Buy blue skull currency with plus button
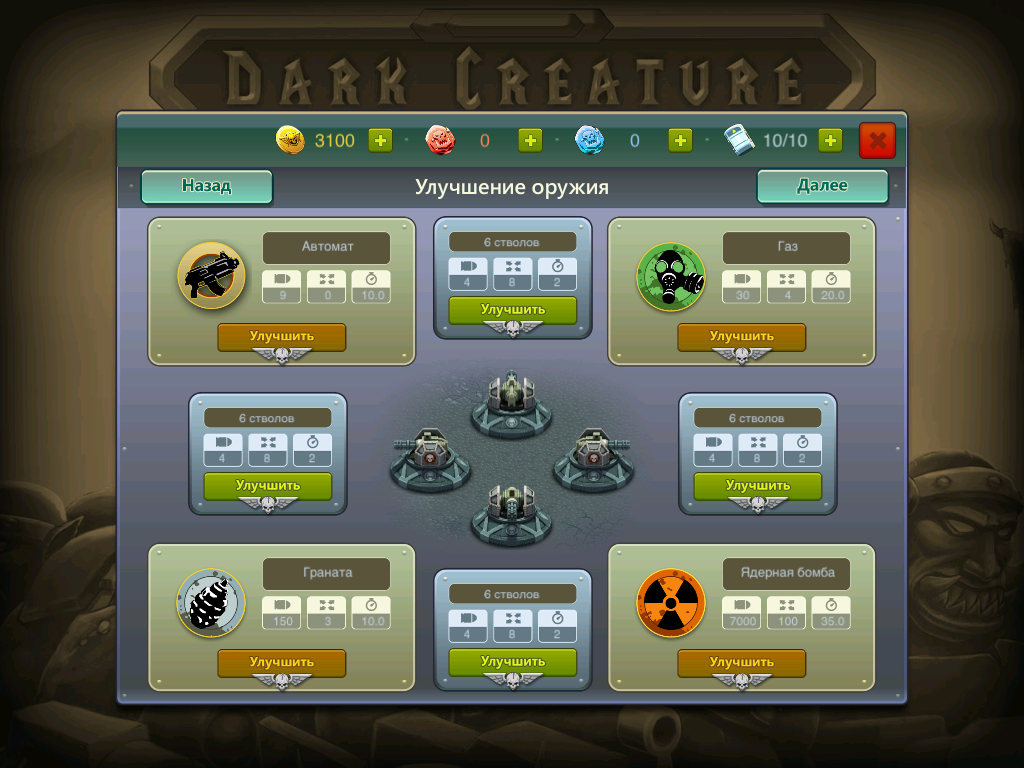Viewport: 1024px width, 768px height. click(680, 141)
